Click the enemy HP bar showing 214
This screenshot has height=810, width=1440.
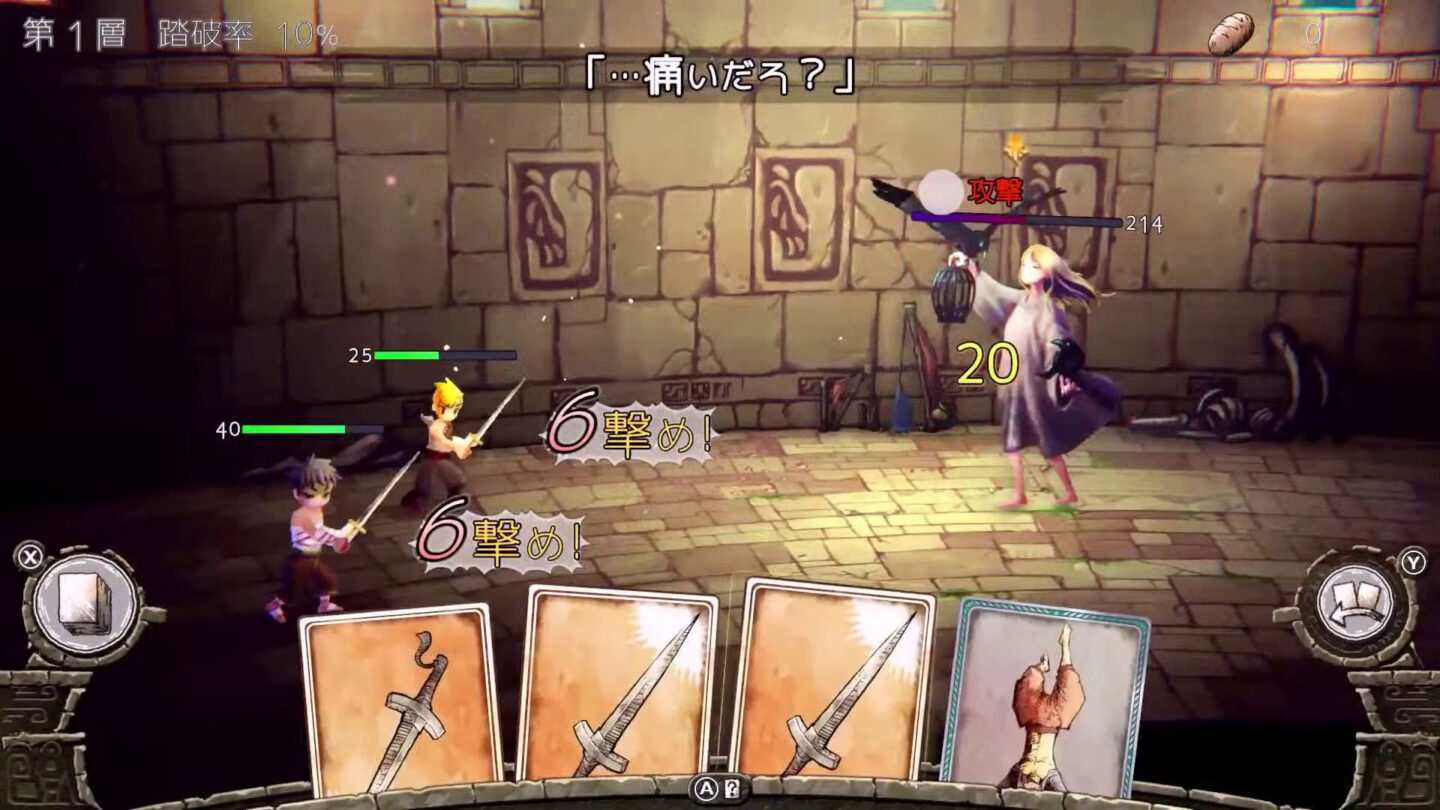(1050, 217)
